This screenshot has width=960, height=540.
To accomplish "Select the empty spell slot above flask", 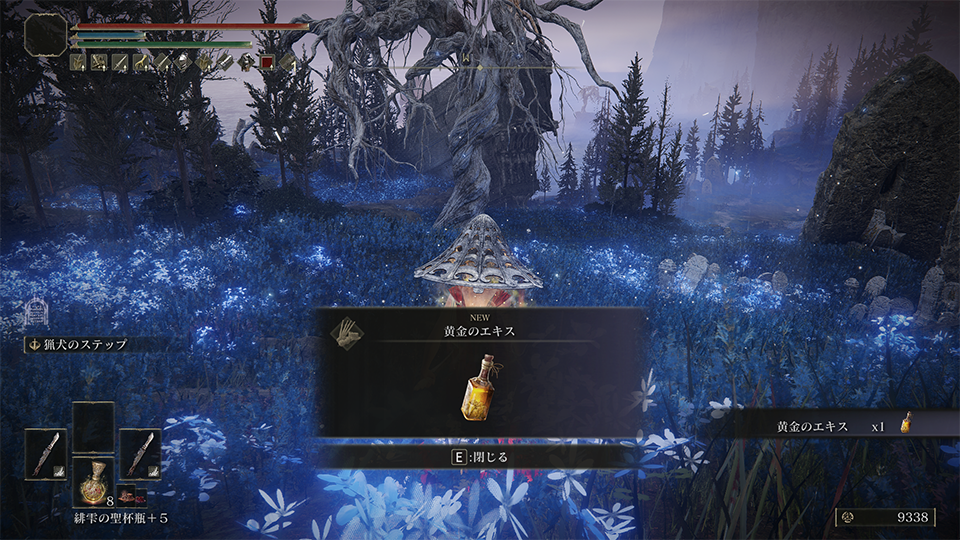I will (93, 427).
